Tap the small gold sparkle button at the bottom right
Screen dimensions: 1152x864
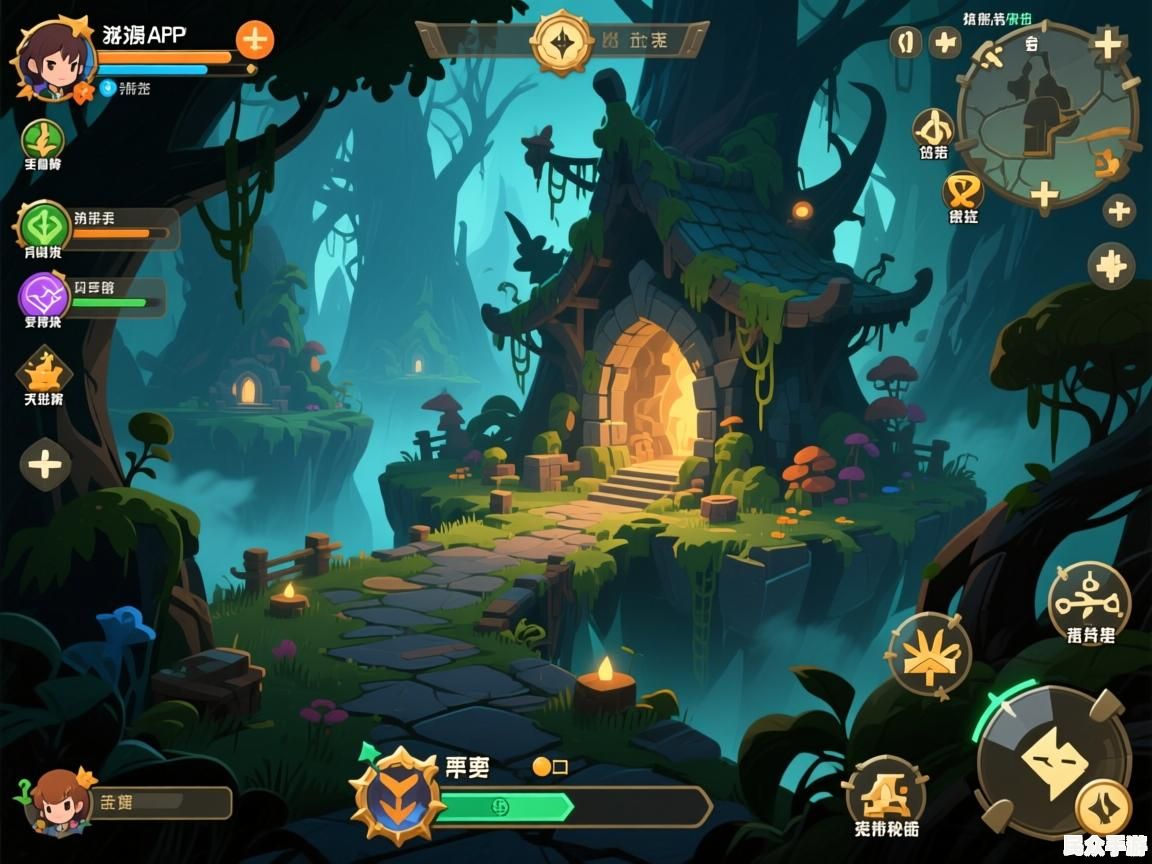pyautogui.click(x=1104, y=808)
